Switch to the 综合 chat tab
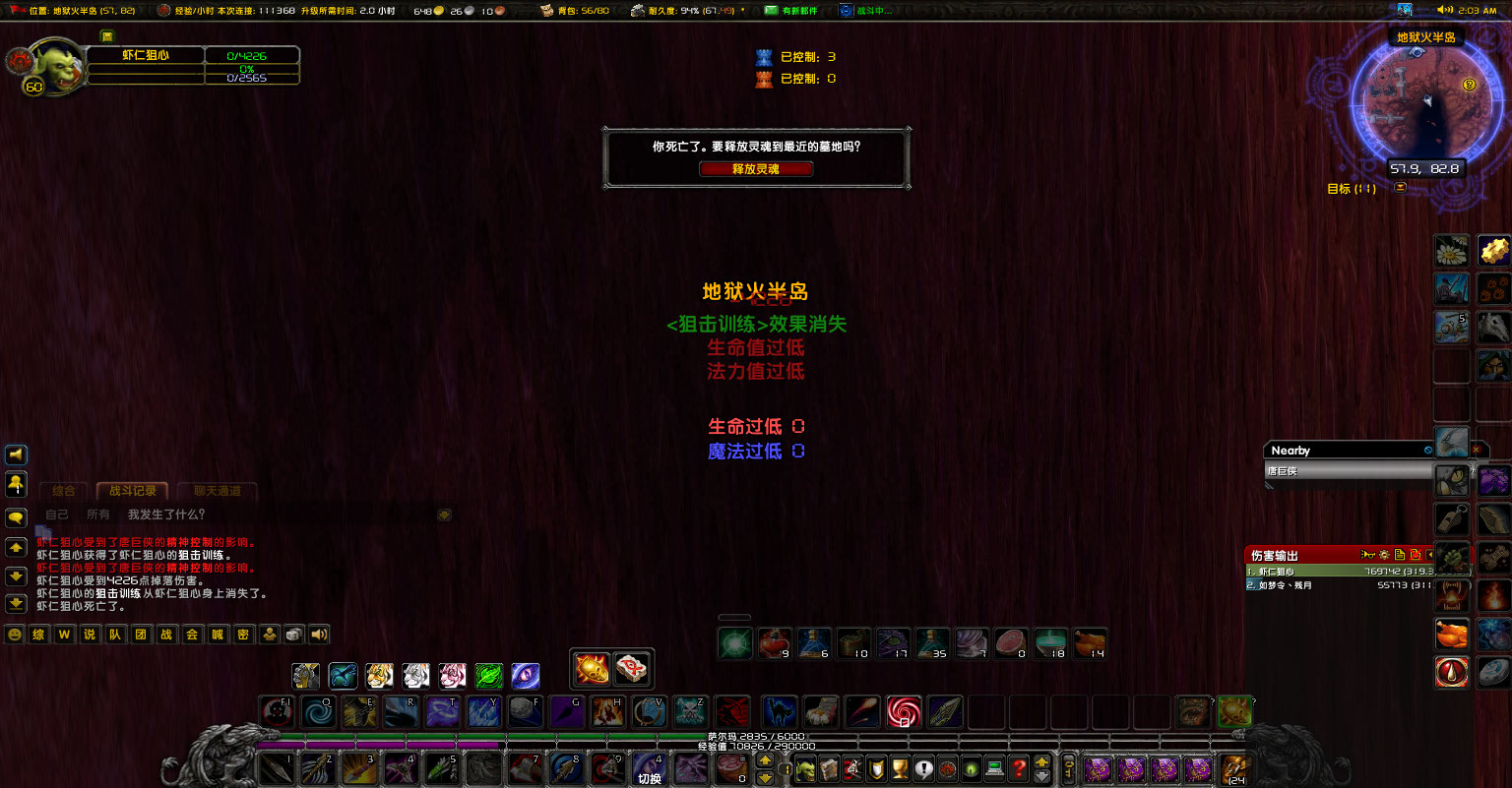1512x788 pixels. coord(62,491)
